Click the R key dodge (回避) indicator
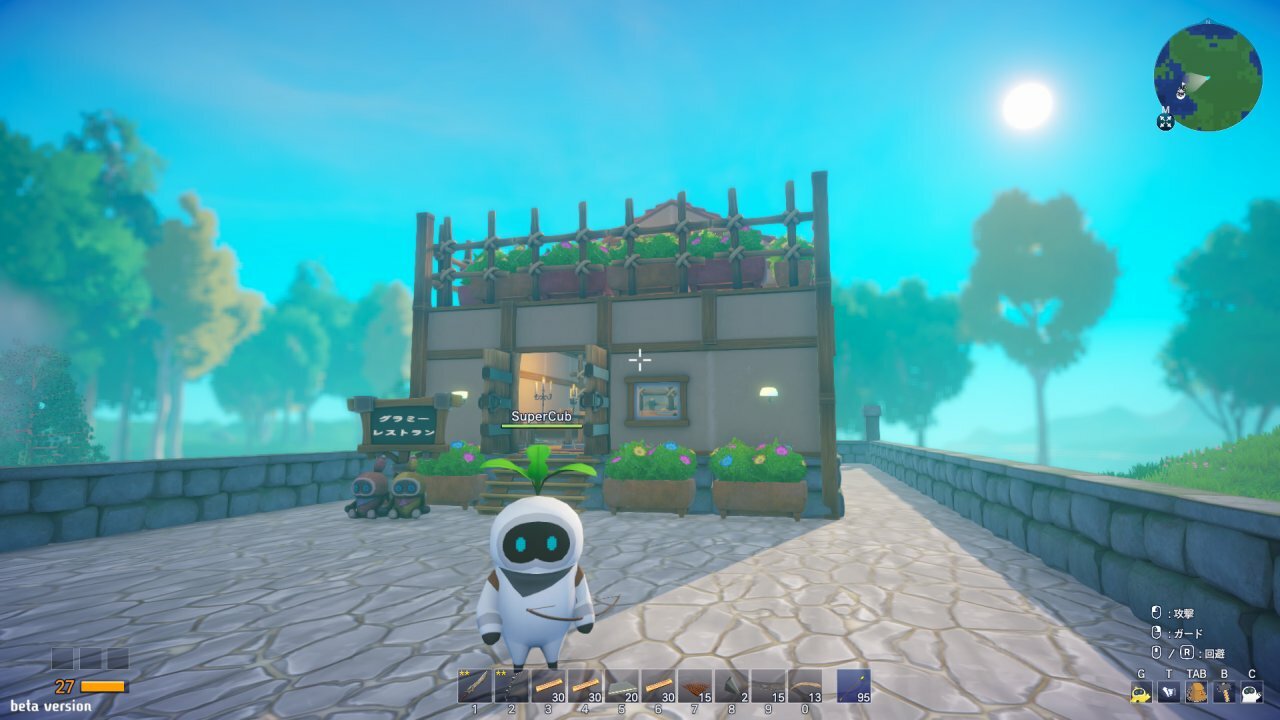Viewport: 1280px width, 720px height. click(x=1189, y=653)
